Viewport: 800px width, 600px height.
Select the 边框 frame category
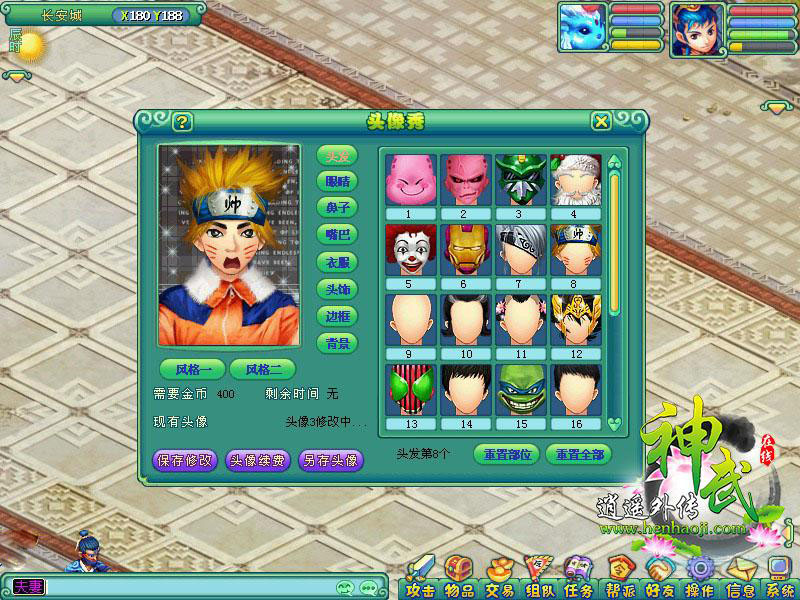coord(338,316)
